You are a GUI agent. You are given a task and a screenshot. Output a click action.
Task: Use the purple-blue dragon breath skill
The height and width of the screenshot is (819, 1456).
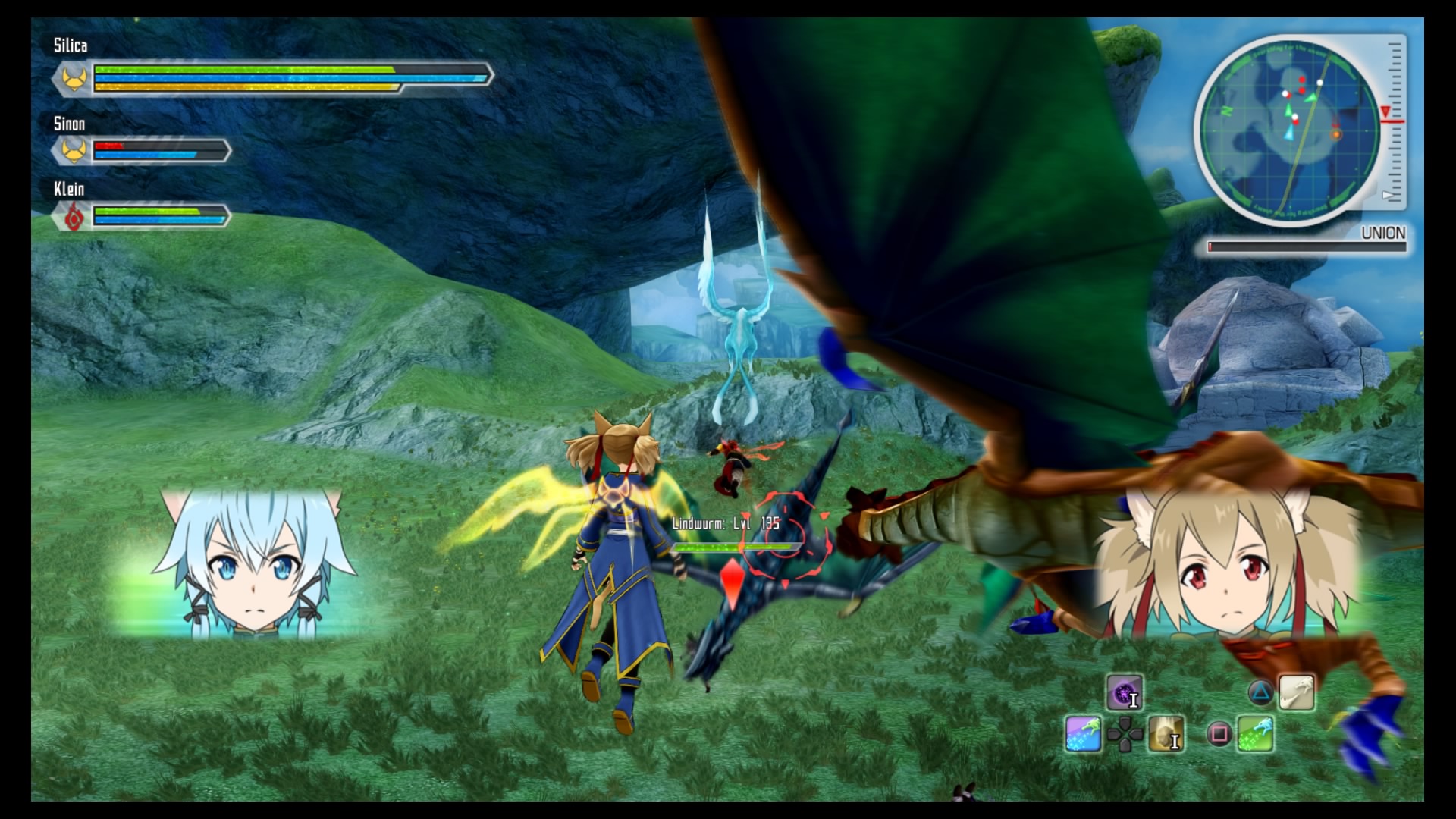(1083, 734)
